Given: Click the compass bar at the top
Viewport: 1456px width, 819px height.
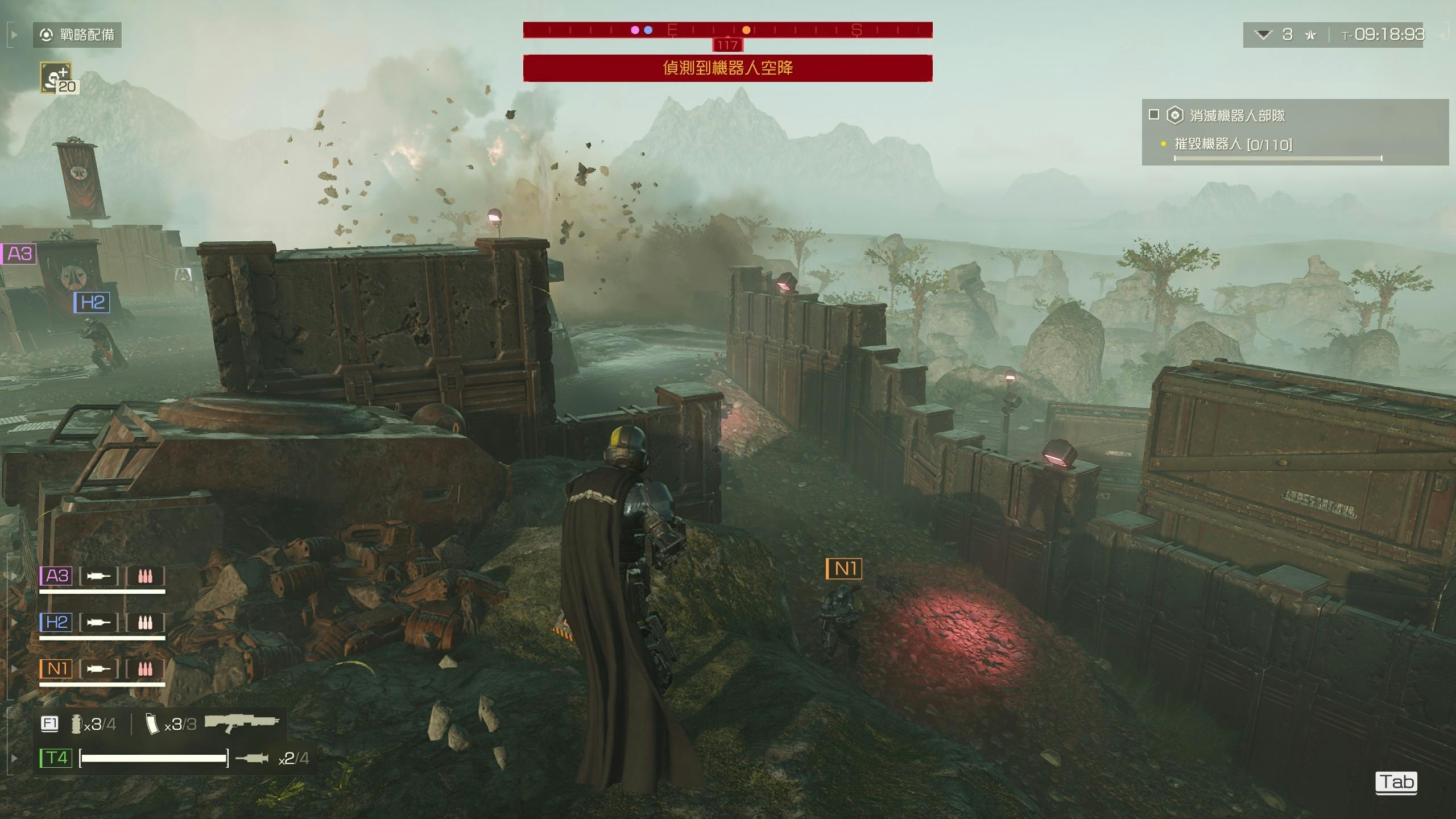Looking at the screenshot, I should click(727, 30).
